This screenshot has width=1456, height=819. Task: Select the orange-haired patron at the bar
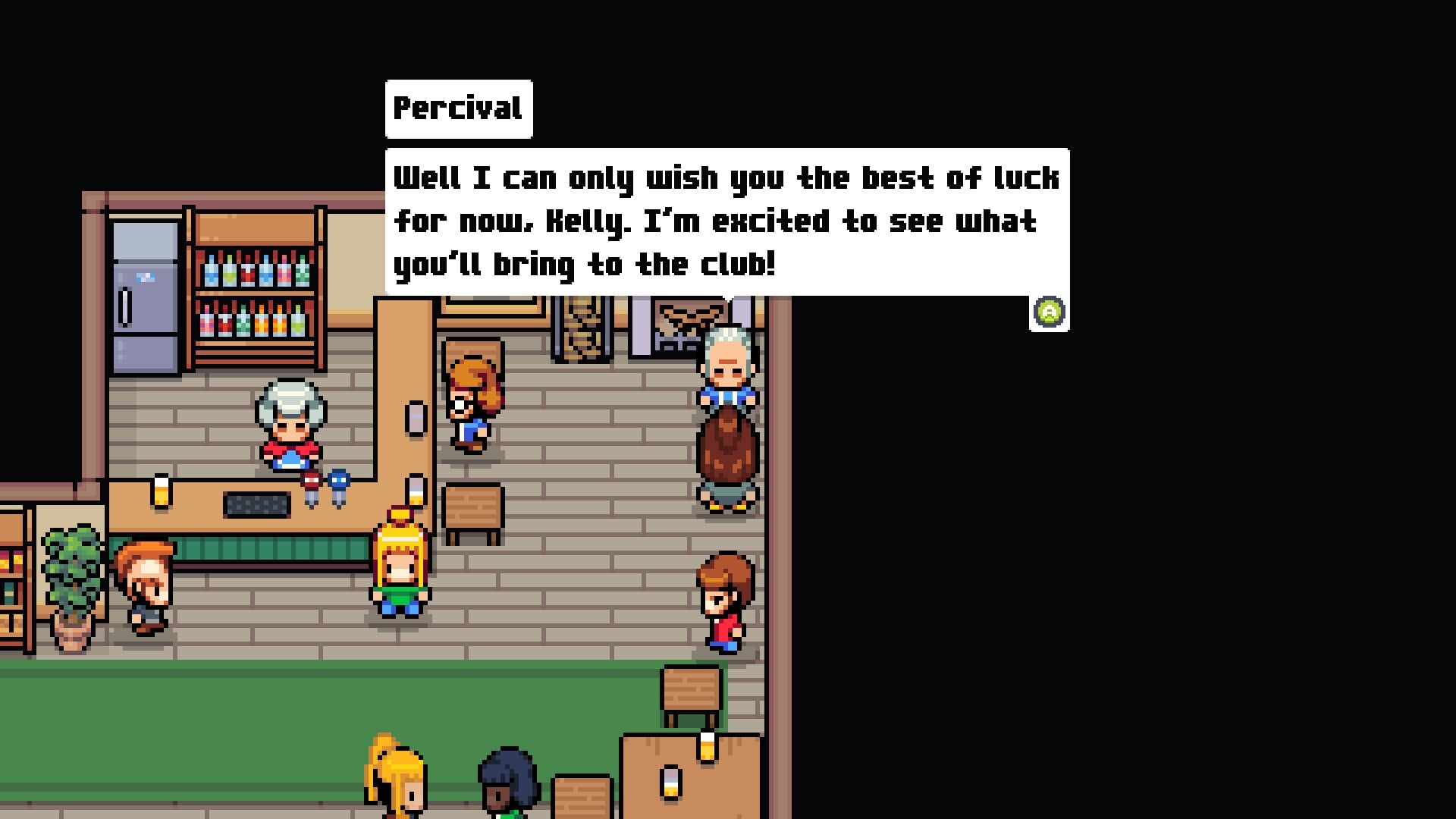[x=144, y=588]
